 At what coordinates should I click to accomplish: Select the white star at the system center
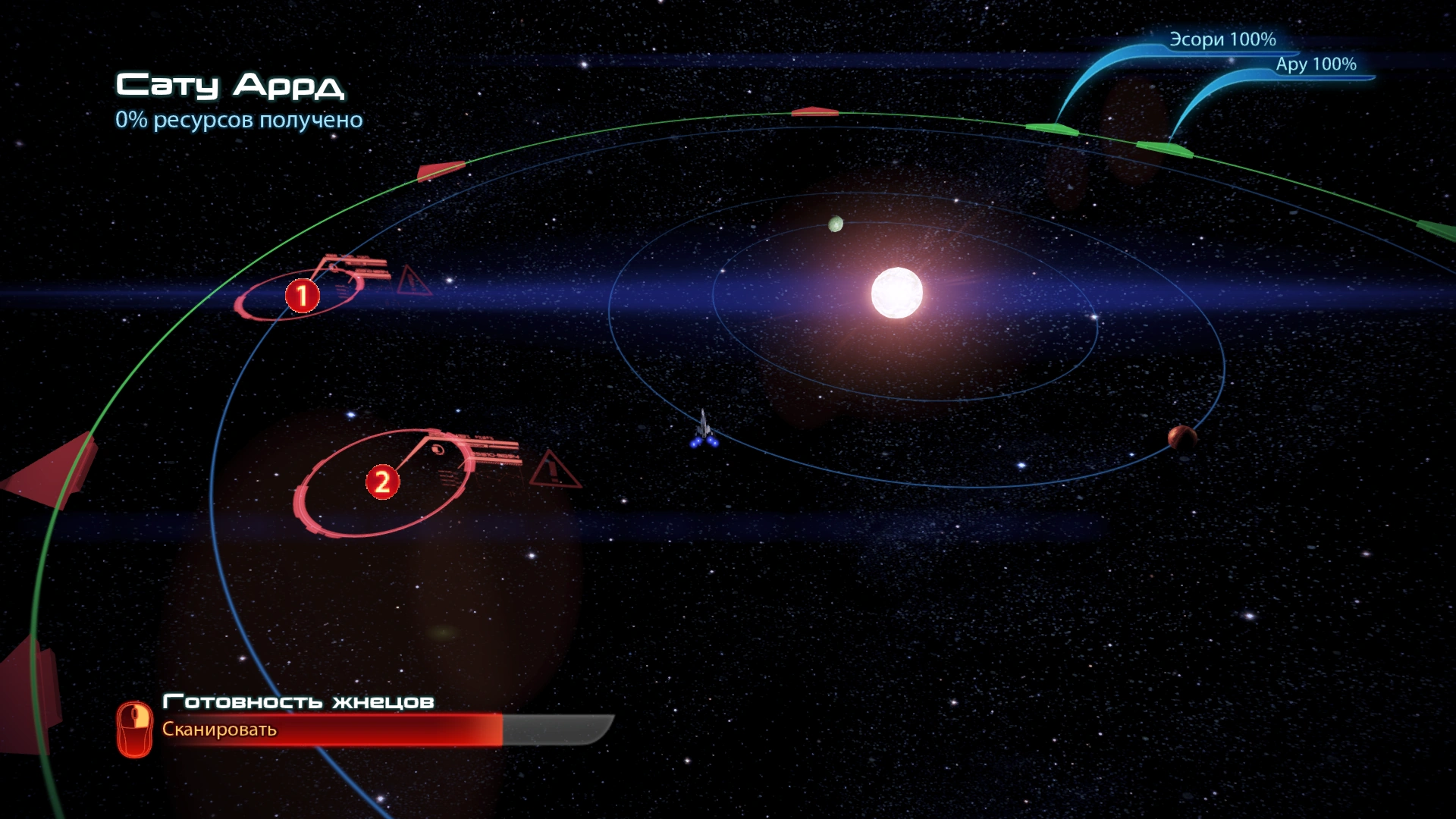[897, 293]
